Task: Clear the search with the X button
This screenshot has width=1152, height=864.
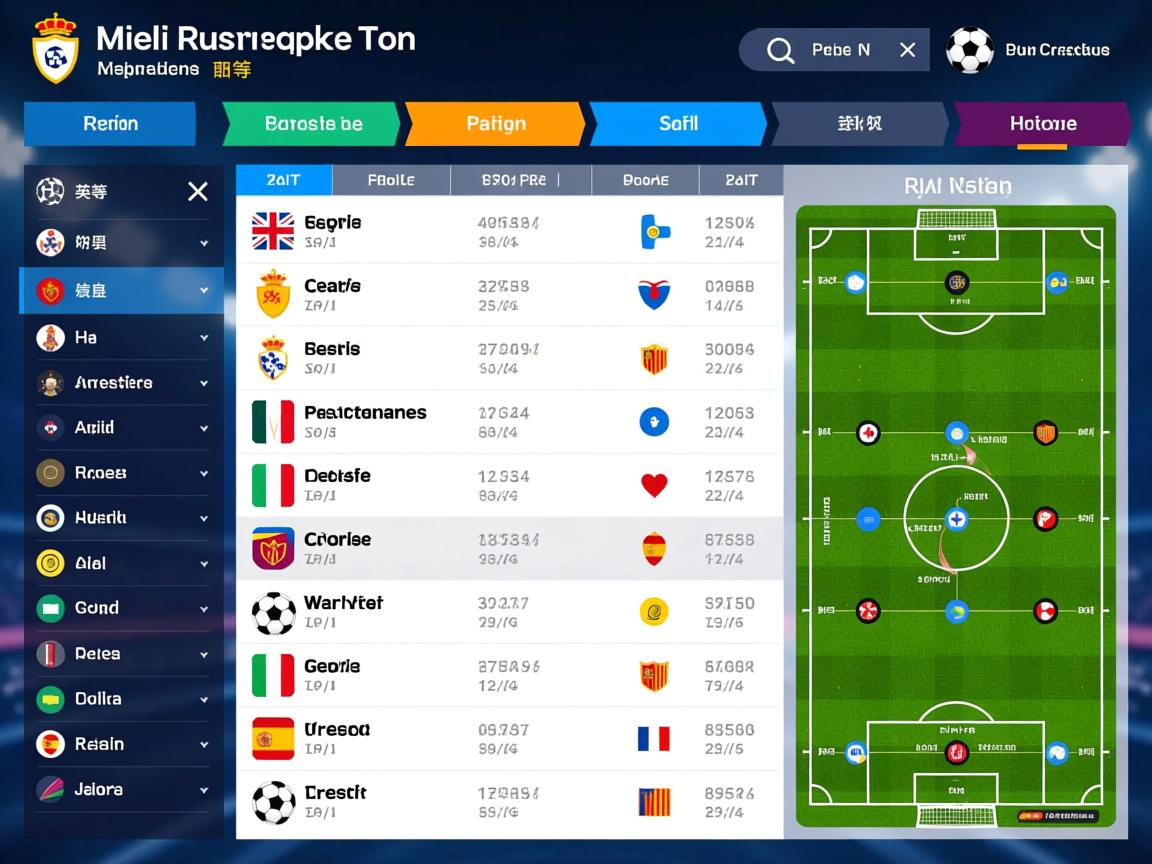Action: (x=907, y=50)
